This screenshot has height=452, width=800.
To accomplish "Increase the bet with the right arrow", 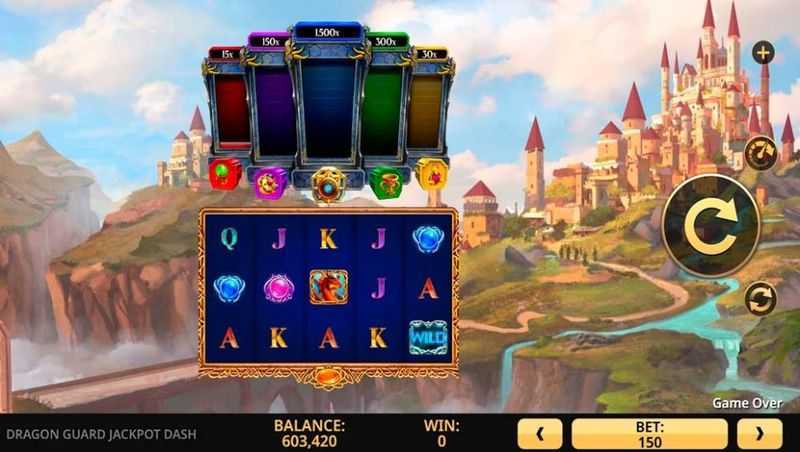I will tap(759, 433).
